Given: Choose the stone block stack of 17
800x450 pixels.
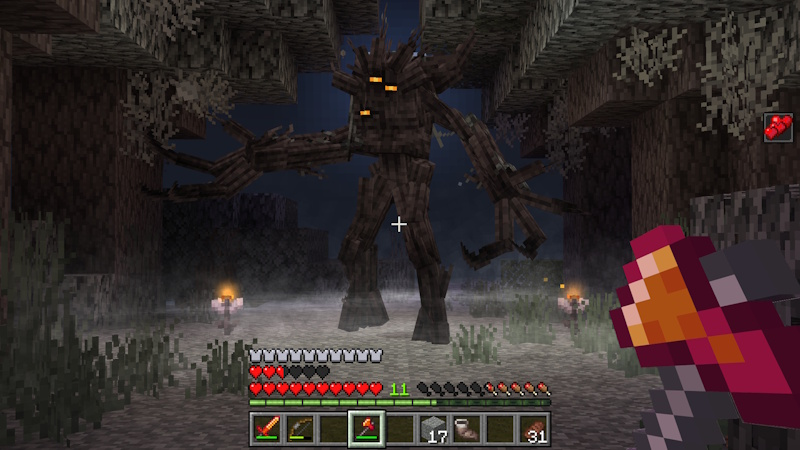Looking at the screenshot, I should click(x=434, y=429).
